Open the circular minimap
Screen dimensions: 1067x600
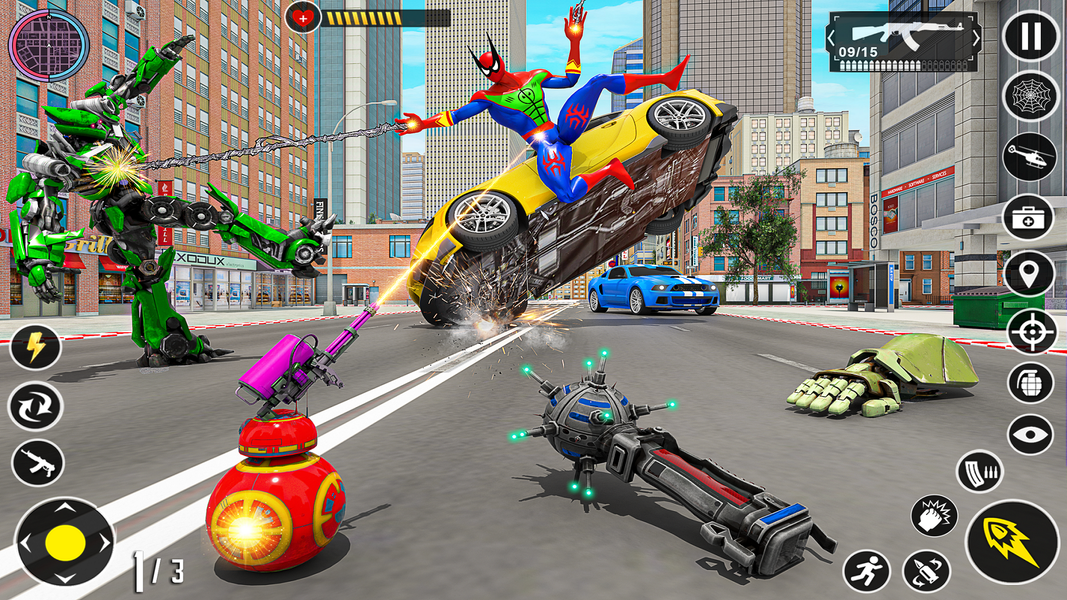(48, 45)
